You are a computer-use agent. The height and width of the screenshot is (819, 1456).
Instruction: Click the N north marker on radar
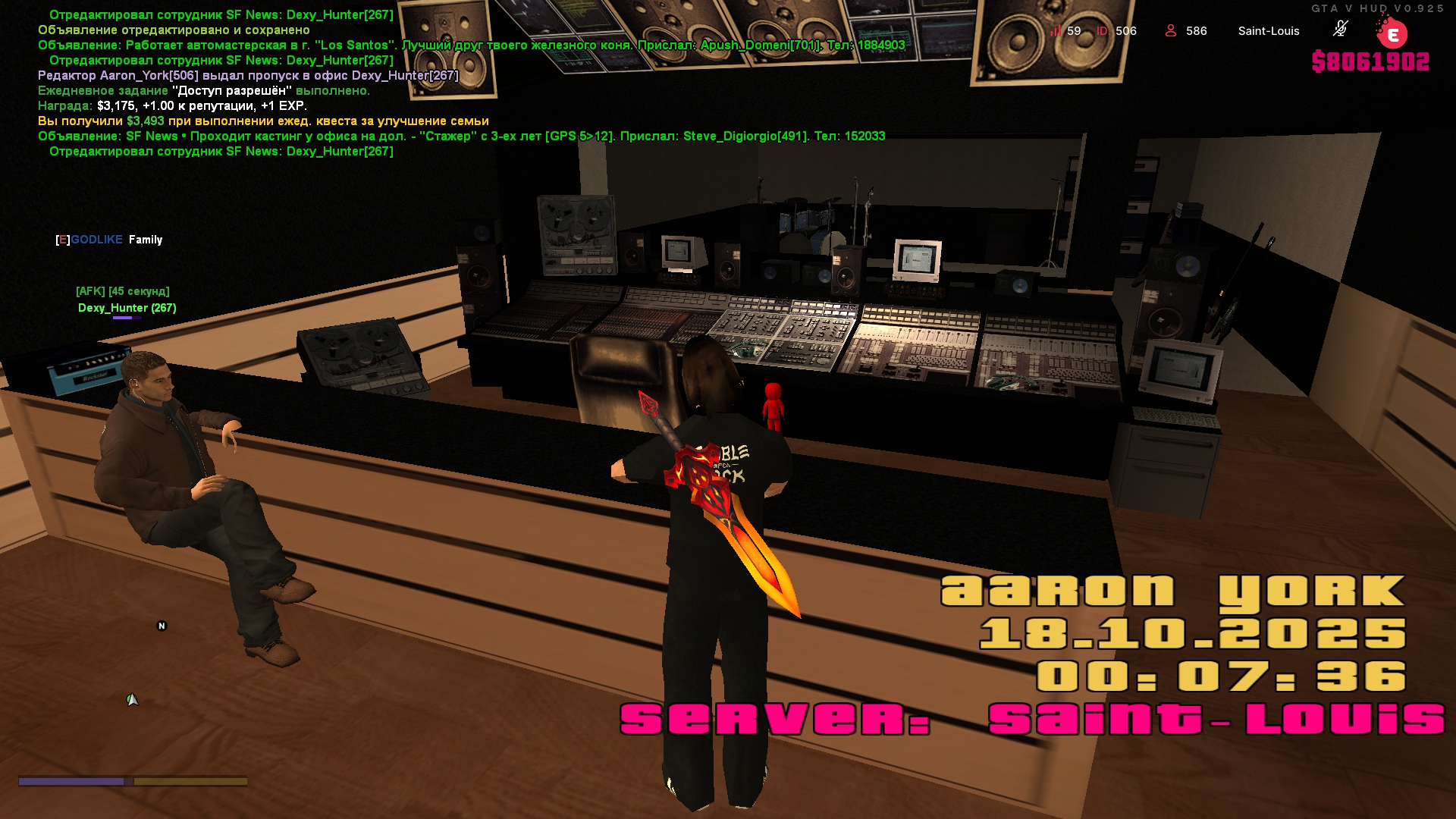tap(162, 626)
